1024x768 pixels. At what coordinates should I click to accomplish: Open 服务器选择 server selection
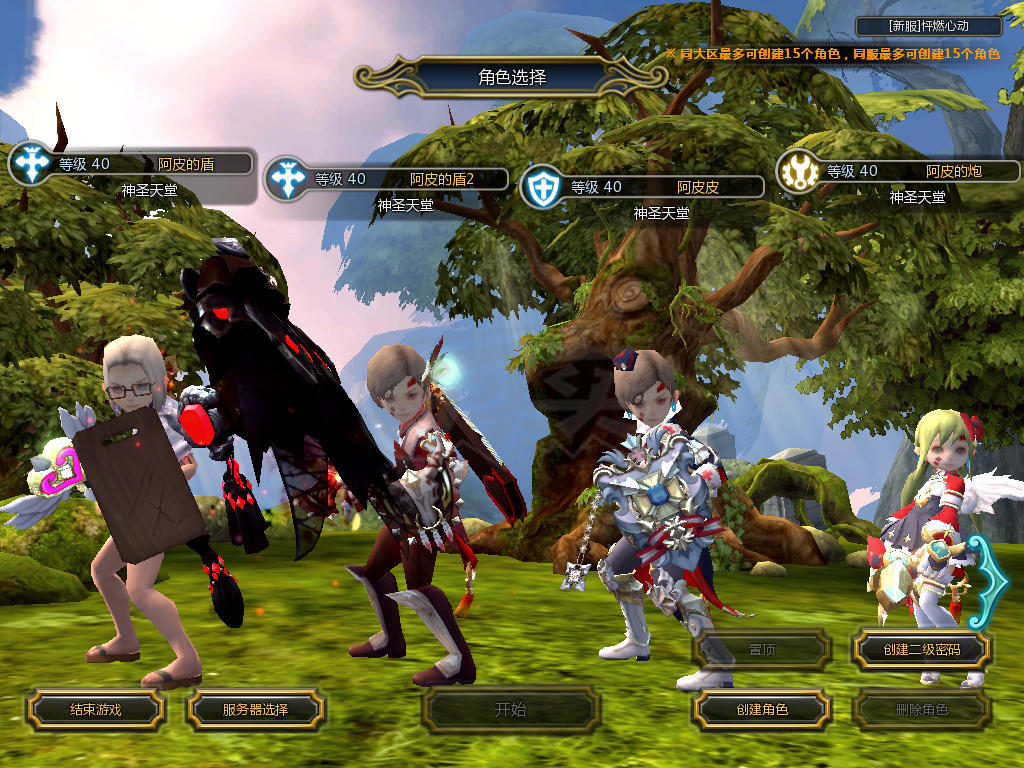pyautogui.click(x=255, y=710)
